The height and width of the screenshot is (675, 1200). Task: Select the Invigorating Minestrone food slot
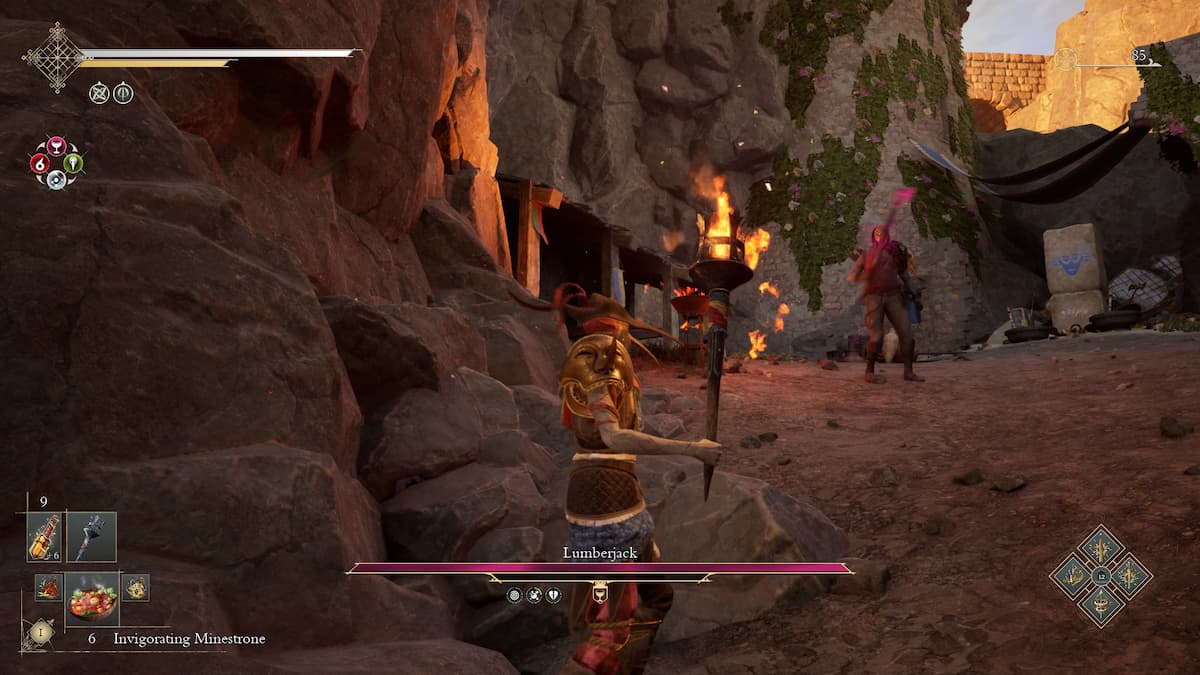(92, 597)
